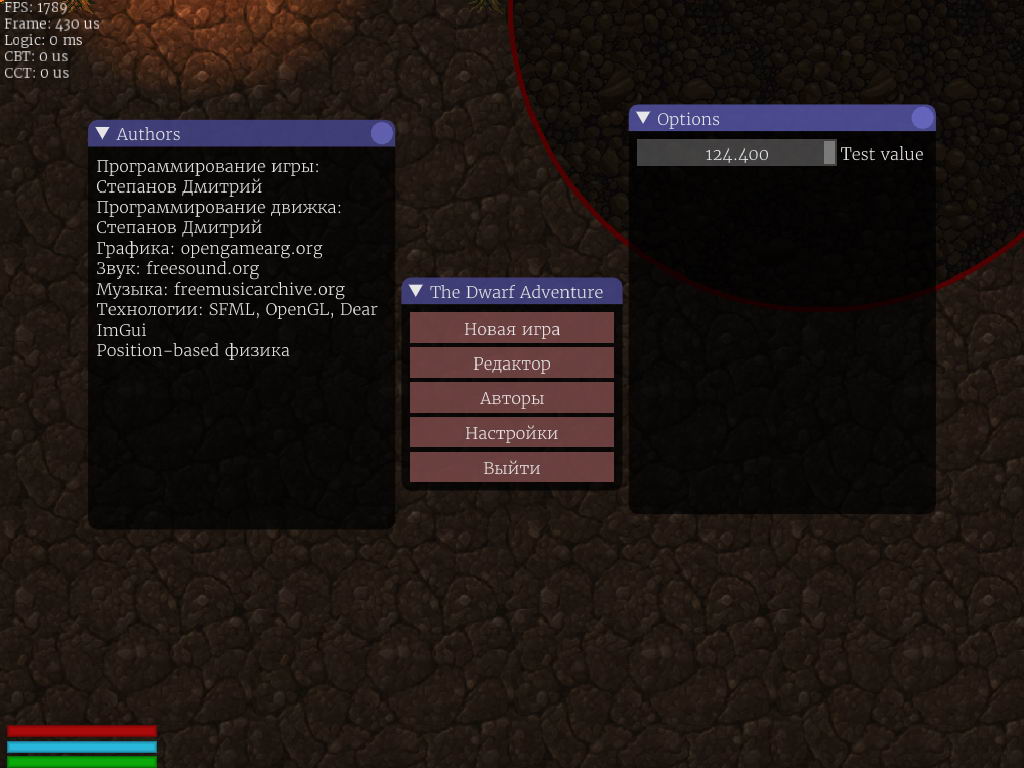
Task: Collapse The Dwarf Adventure menu window
Action: click(416, 292)
